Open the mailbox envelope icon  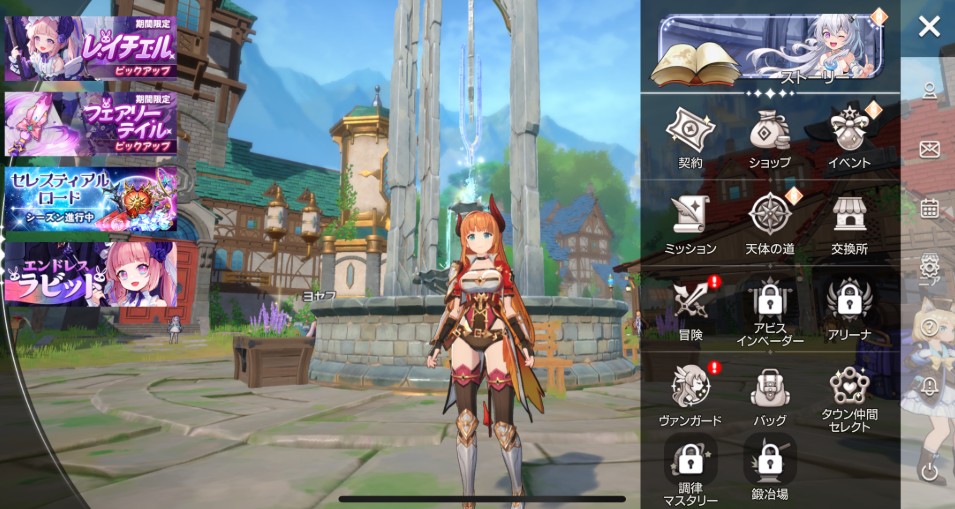(929, 150)
